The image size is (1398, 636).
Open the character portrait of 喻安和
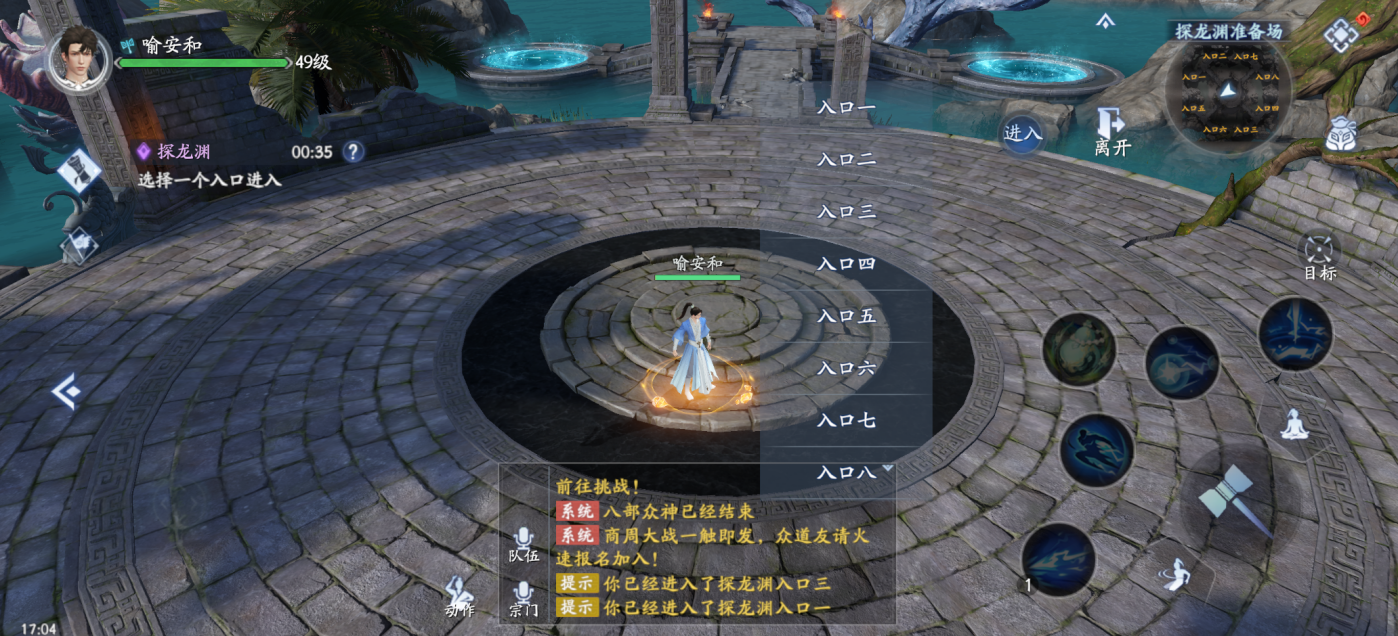pyautogui.click(x=79, y=58)
